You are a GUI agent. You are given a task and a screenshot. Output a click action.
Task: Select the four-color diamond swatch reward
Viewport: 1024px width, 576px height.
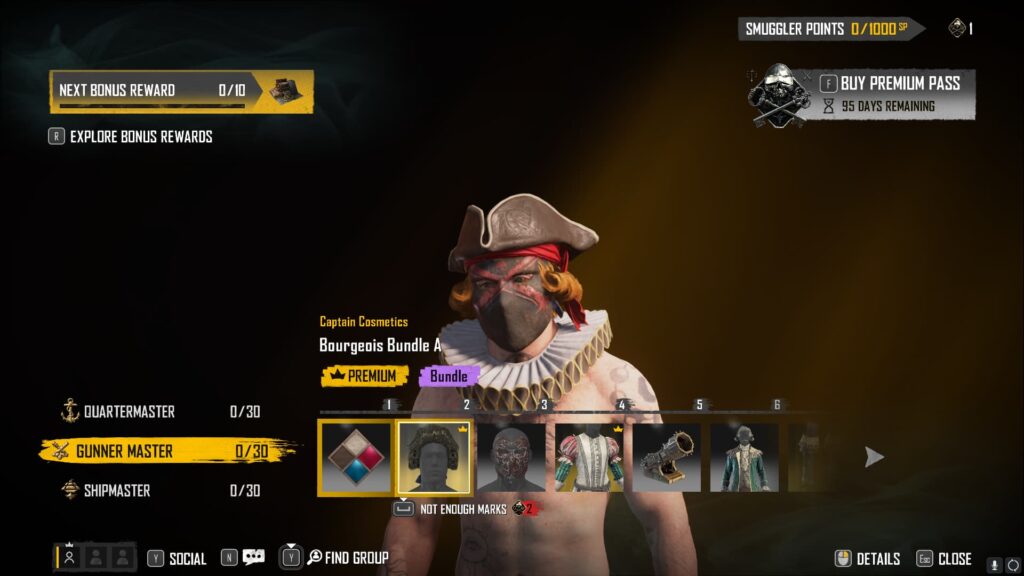(x=355, y=457)
